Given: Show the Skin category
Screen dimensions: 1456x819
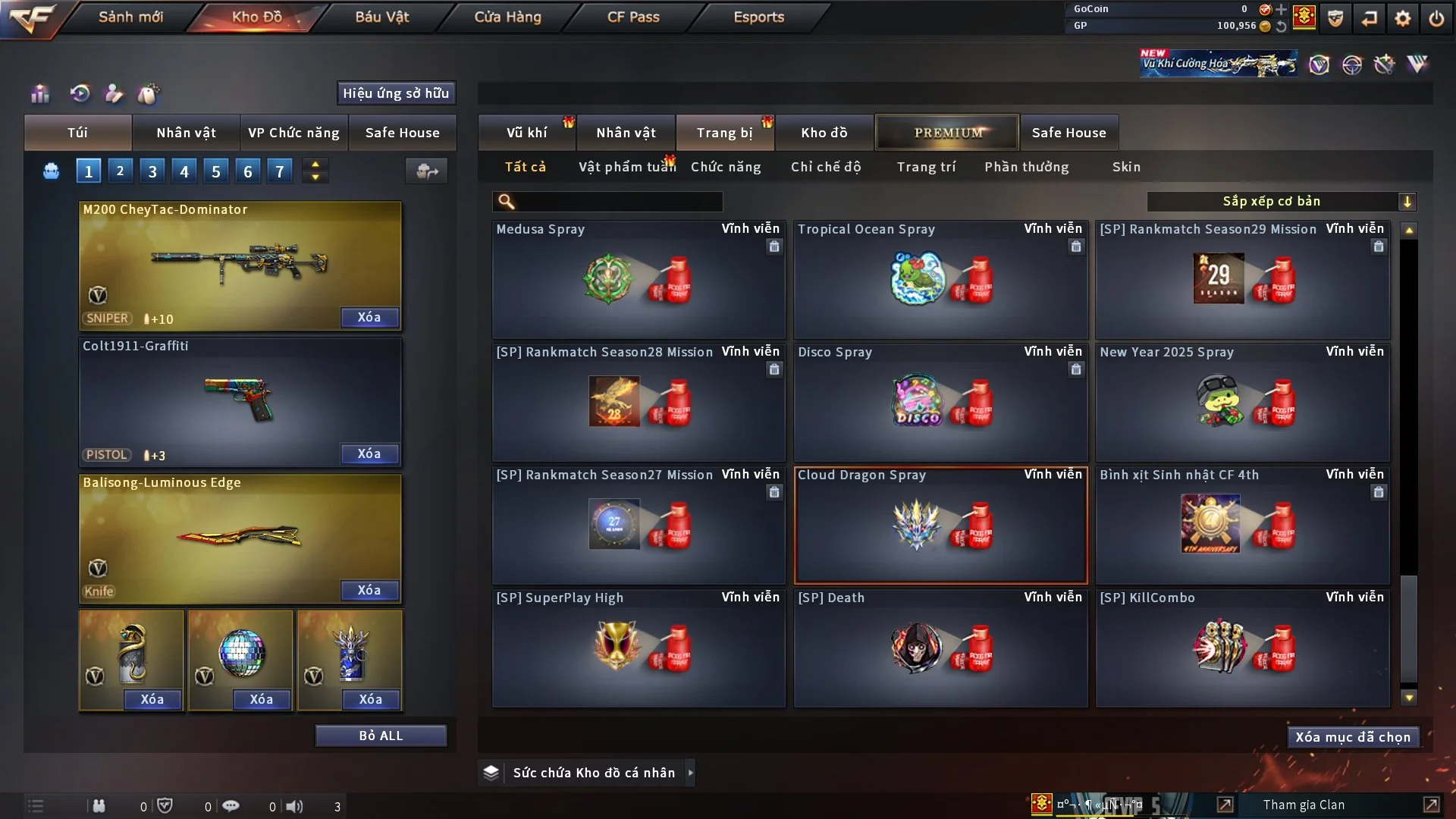Looking at the screenshot, I should [x=1126, y=167].
